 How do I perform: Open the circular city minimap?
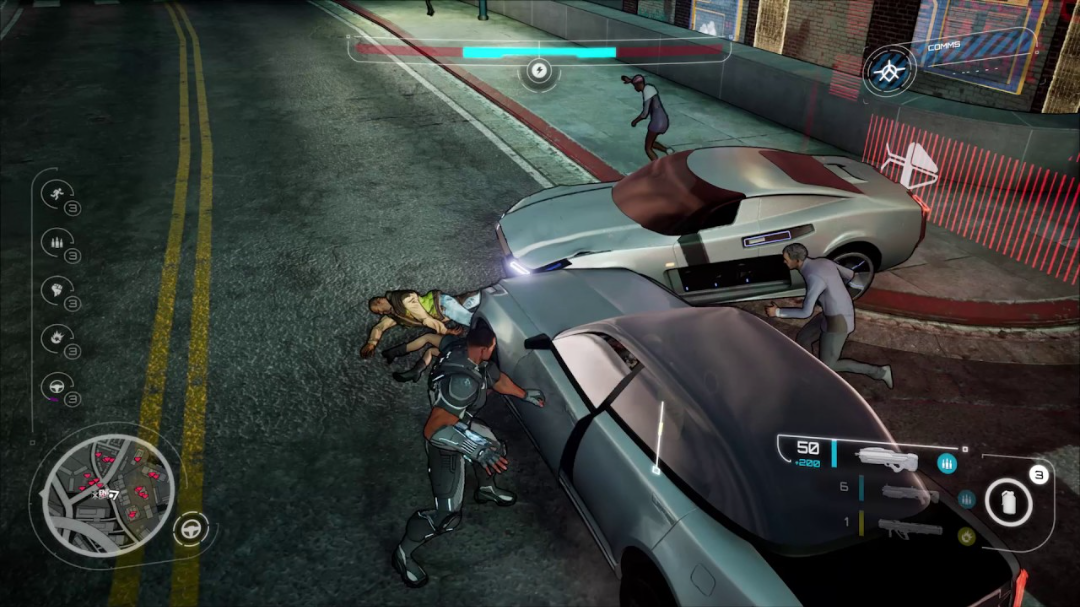(x=108, y=494)
